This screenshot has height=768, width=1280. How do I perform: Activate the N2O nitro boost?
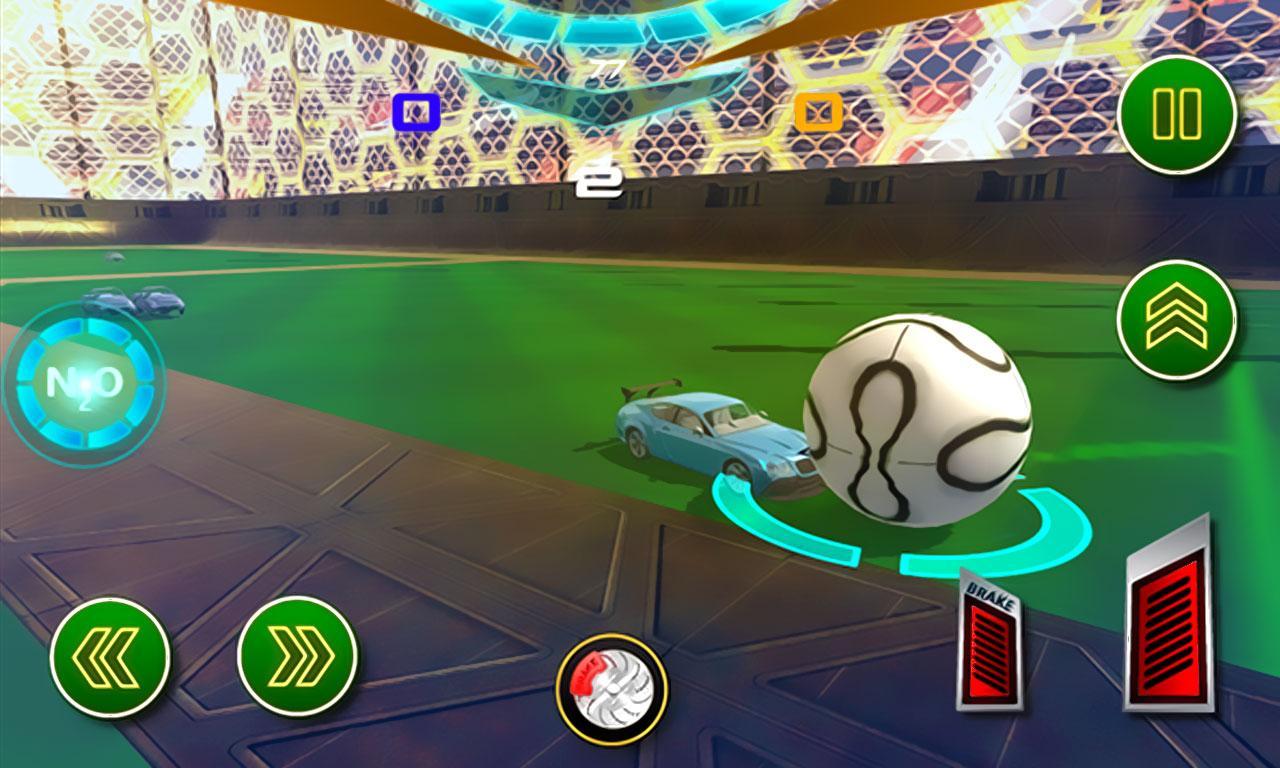pyautogui.click(x=84, y=382)
